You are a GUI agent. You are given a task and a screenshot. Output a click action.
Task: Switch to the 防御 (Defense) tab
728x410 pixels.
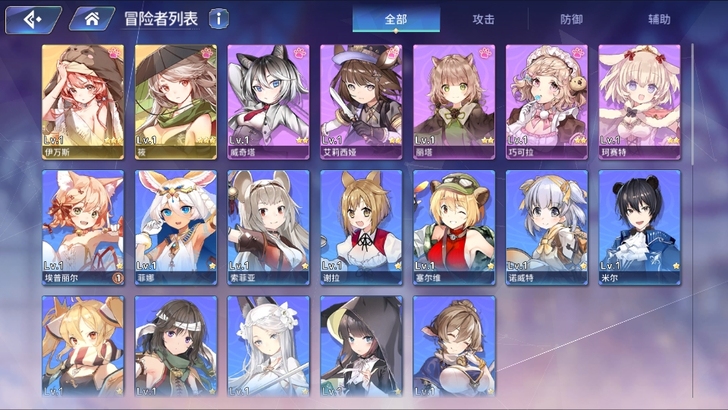coord(570,19)
